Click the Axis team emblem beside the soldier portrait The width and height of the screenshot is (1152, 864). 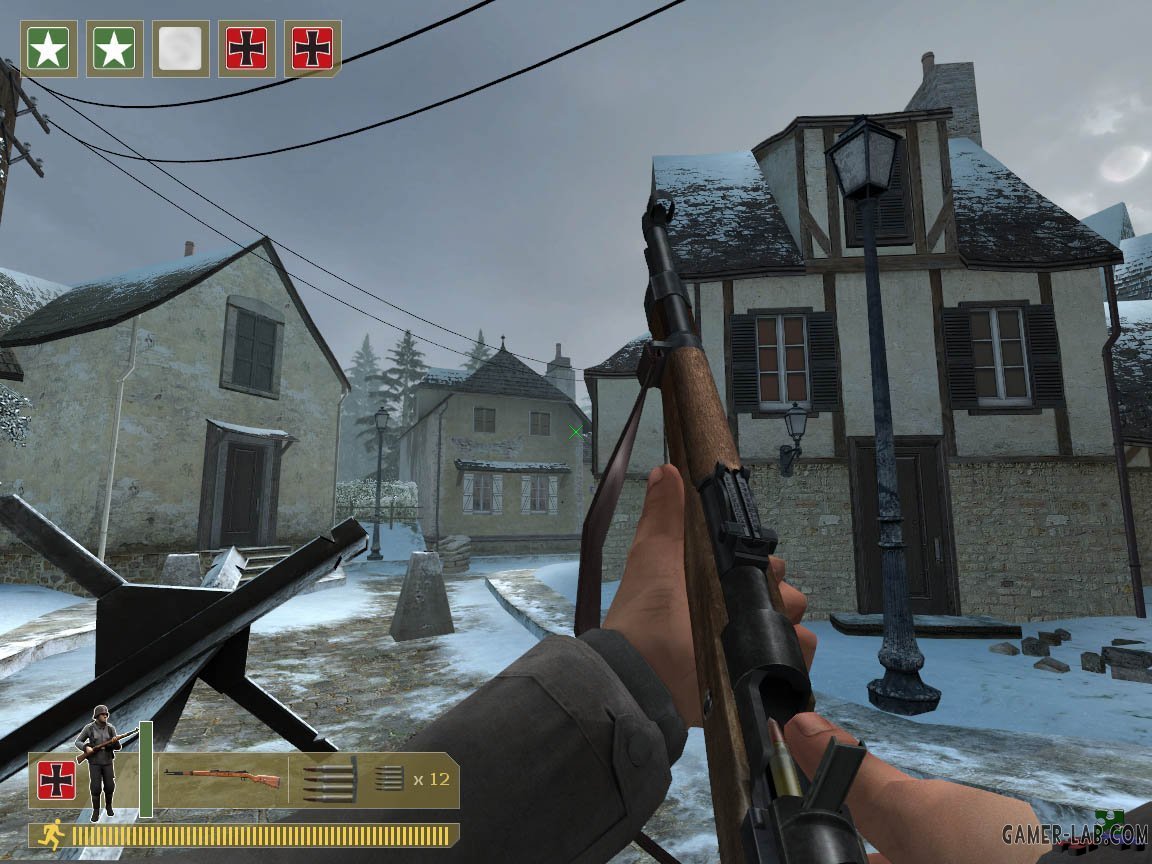tap(57, 780)
